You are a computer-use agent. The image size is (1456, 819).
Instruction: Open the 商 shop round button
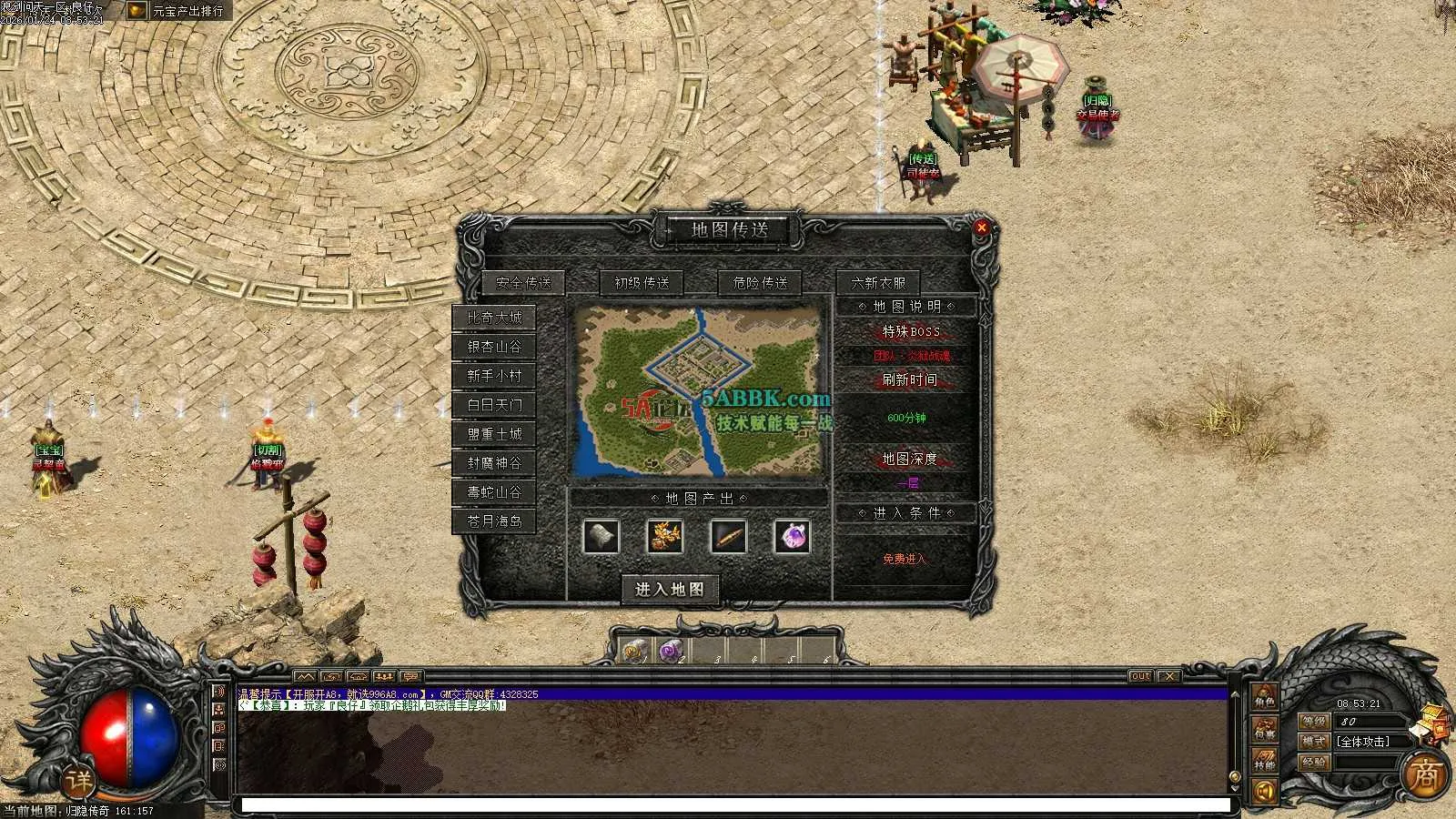pyautogui.click(x=1424, y=775)
